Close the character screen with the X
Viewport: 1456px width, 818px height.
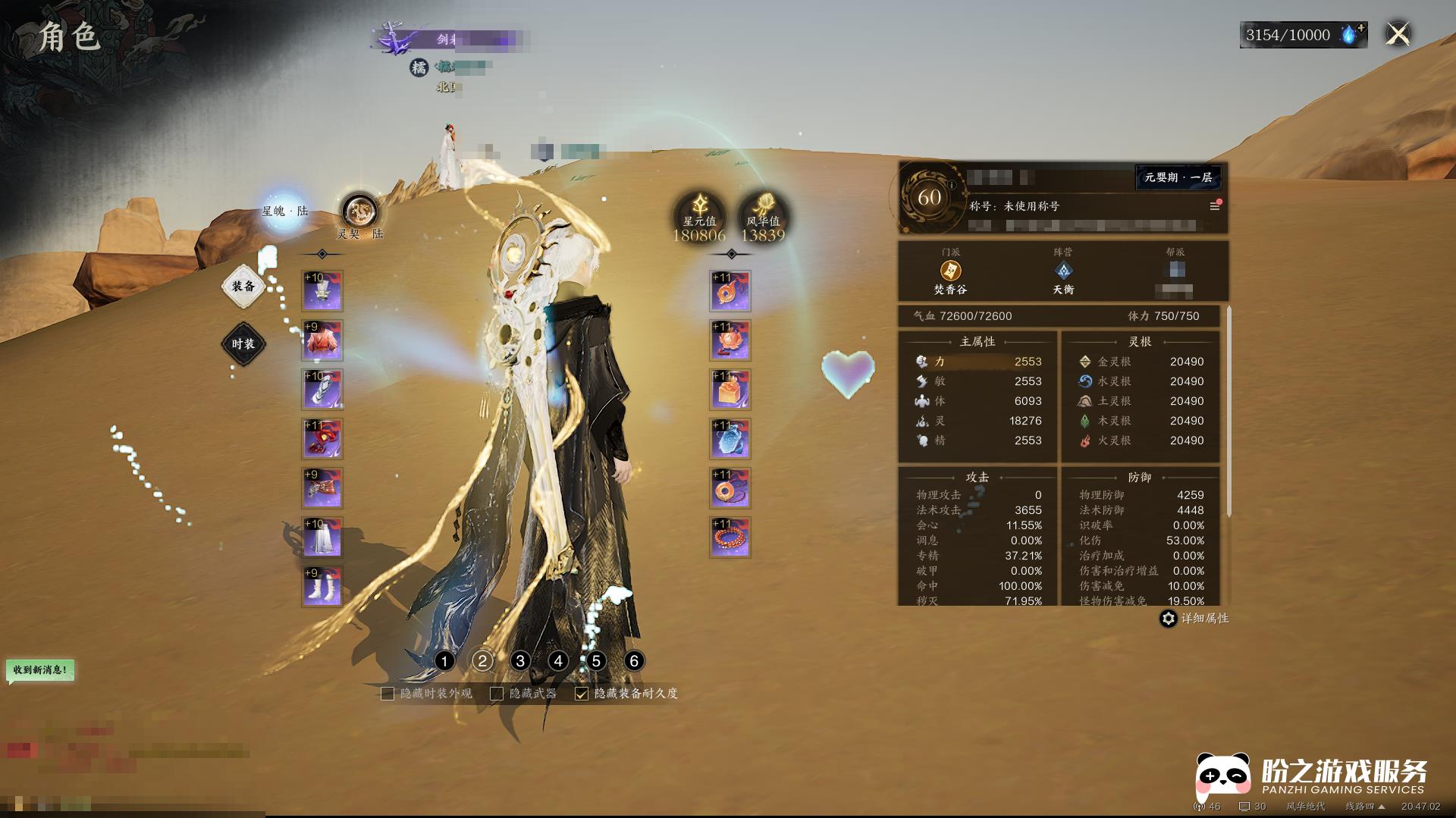coord(1398,34)
